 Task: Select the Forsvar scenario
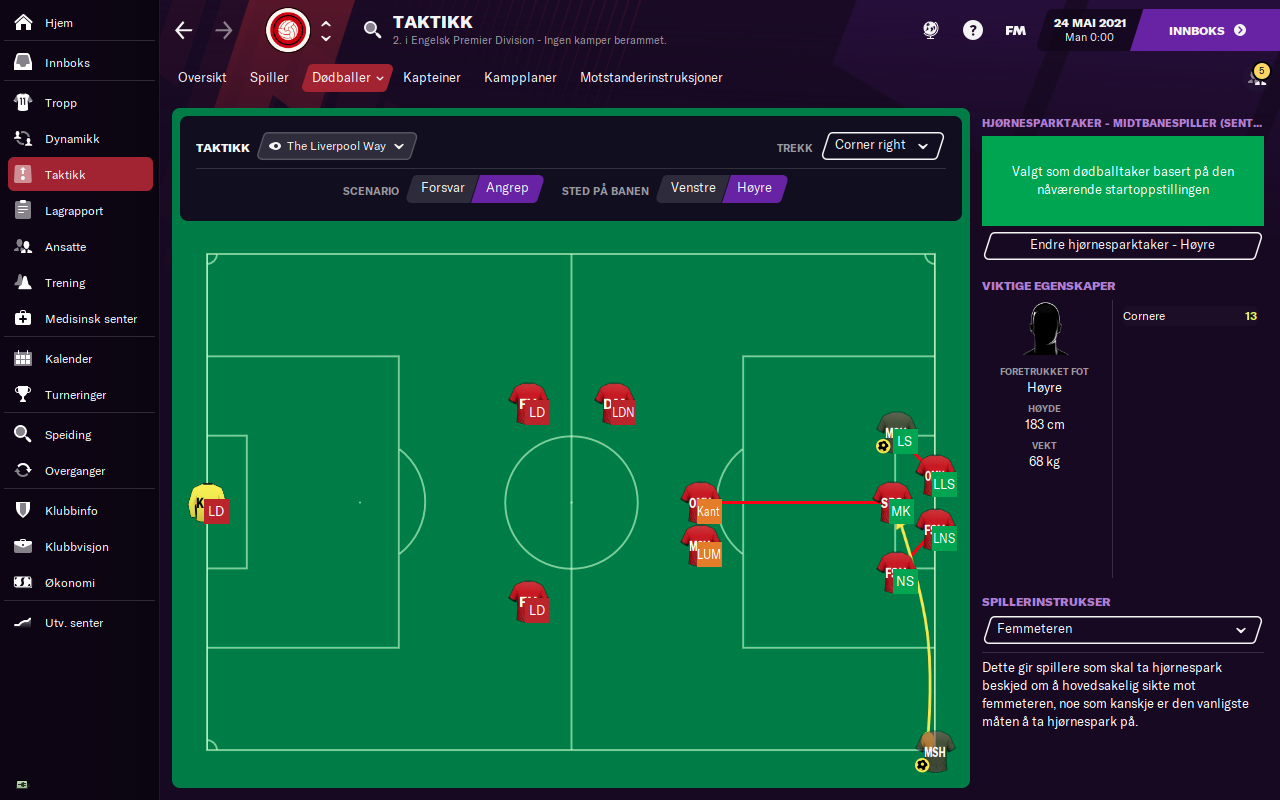pyautogui.click(x=442, y=188)
